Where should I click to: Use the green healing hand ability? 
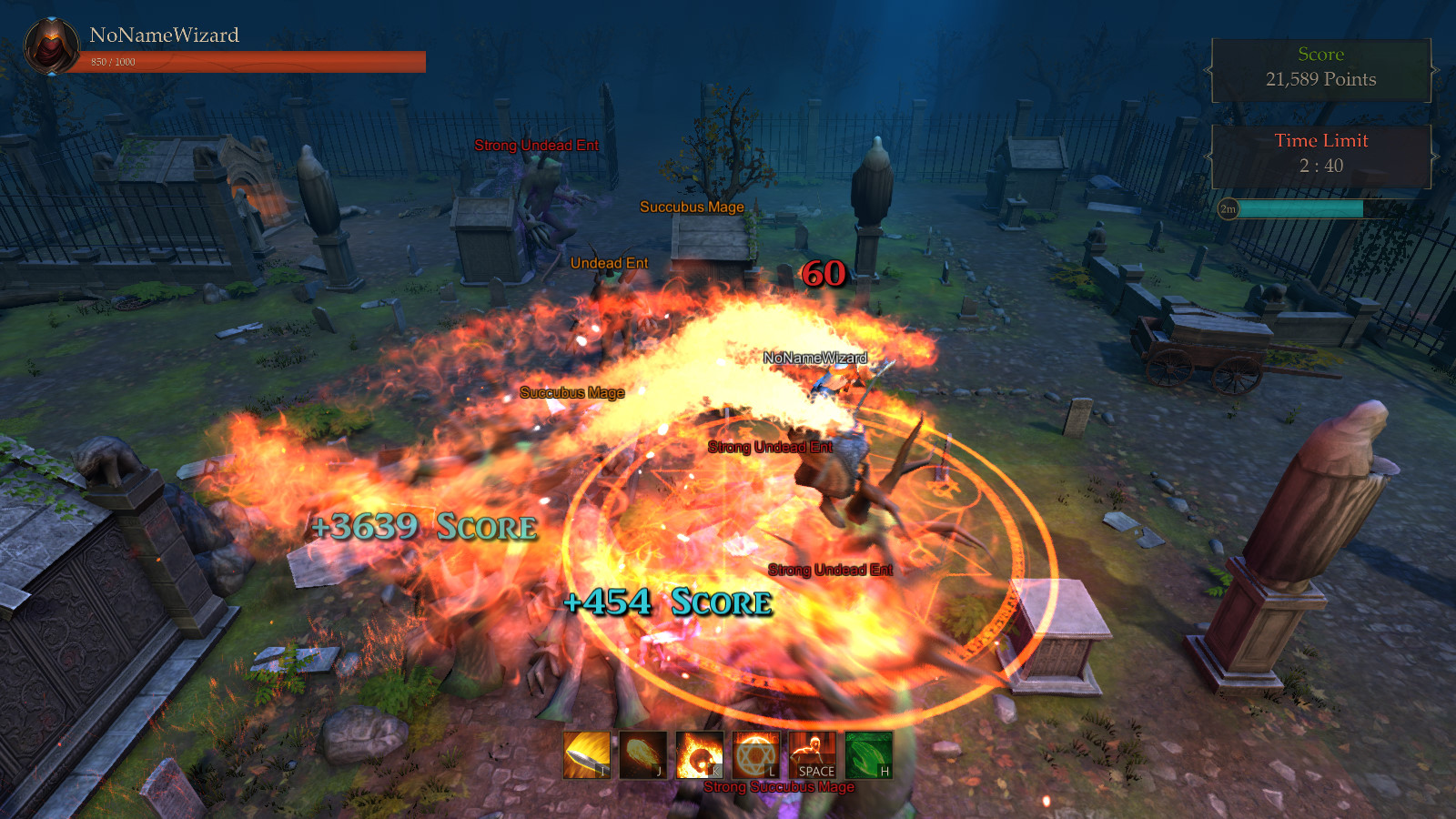tap(868, 755)
